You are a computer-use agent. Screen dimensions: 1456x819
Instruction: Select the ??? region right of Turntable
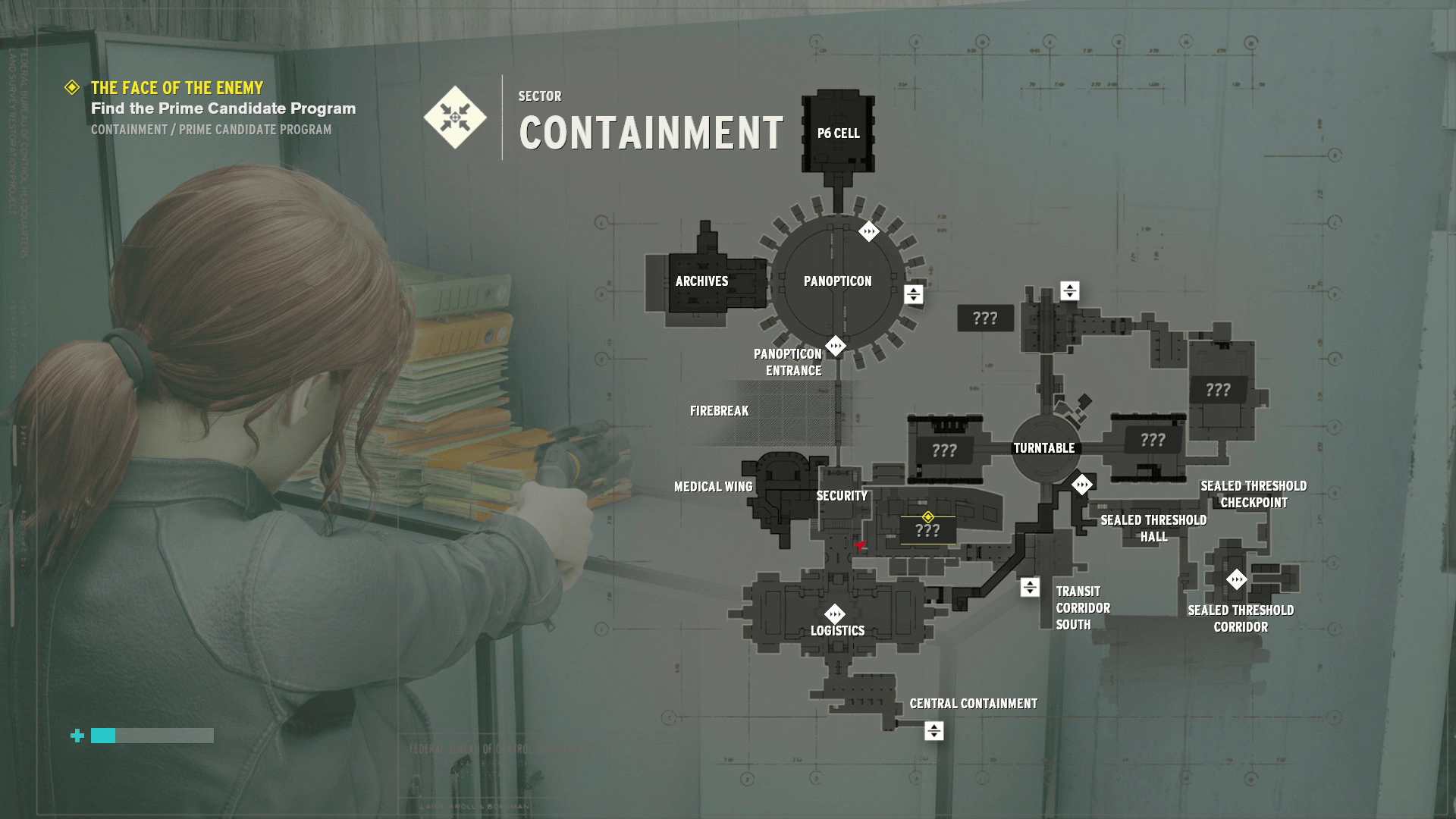pyautogui.click(x=1153, y=438)
